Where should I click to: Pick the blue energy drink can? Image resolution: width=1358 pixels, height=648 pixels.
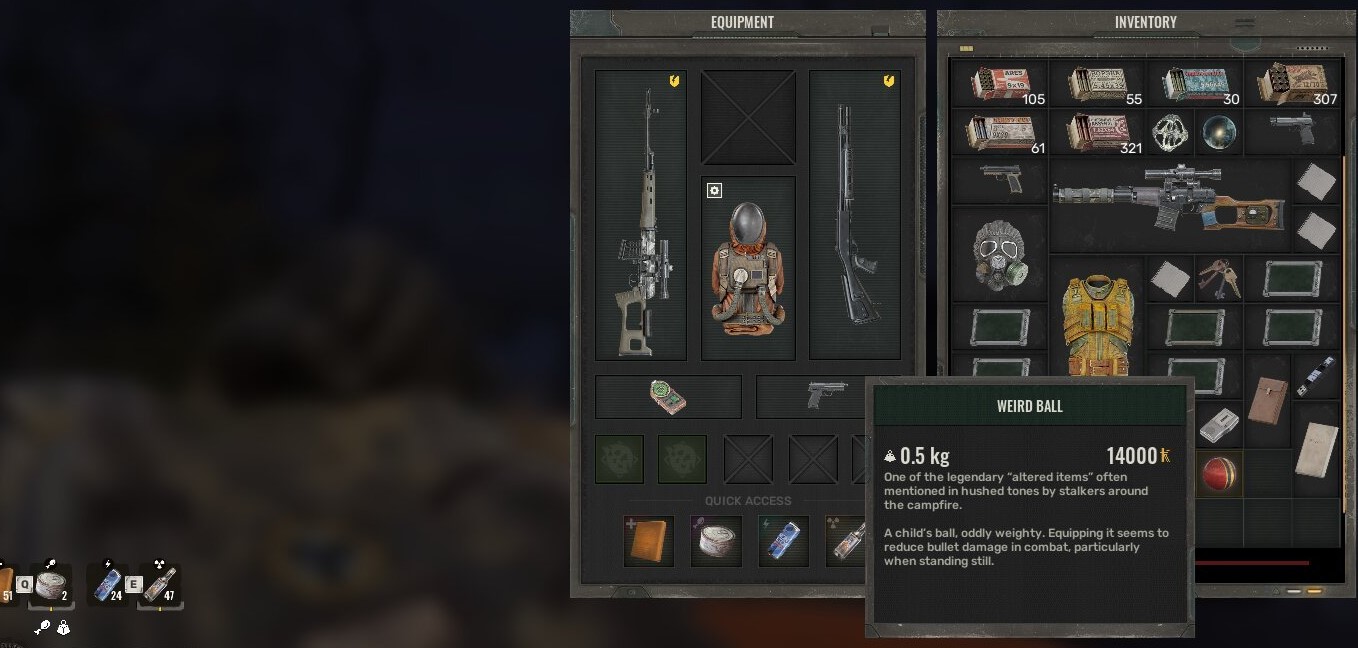pos(783,541)
